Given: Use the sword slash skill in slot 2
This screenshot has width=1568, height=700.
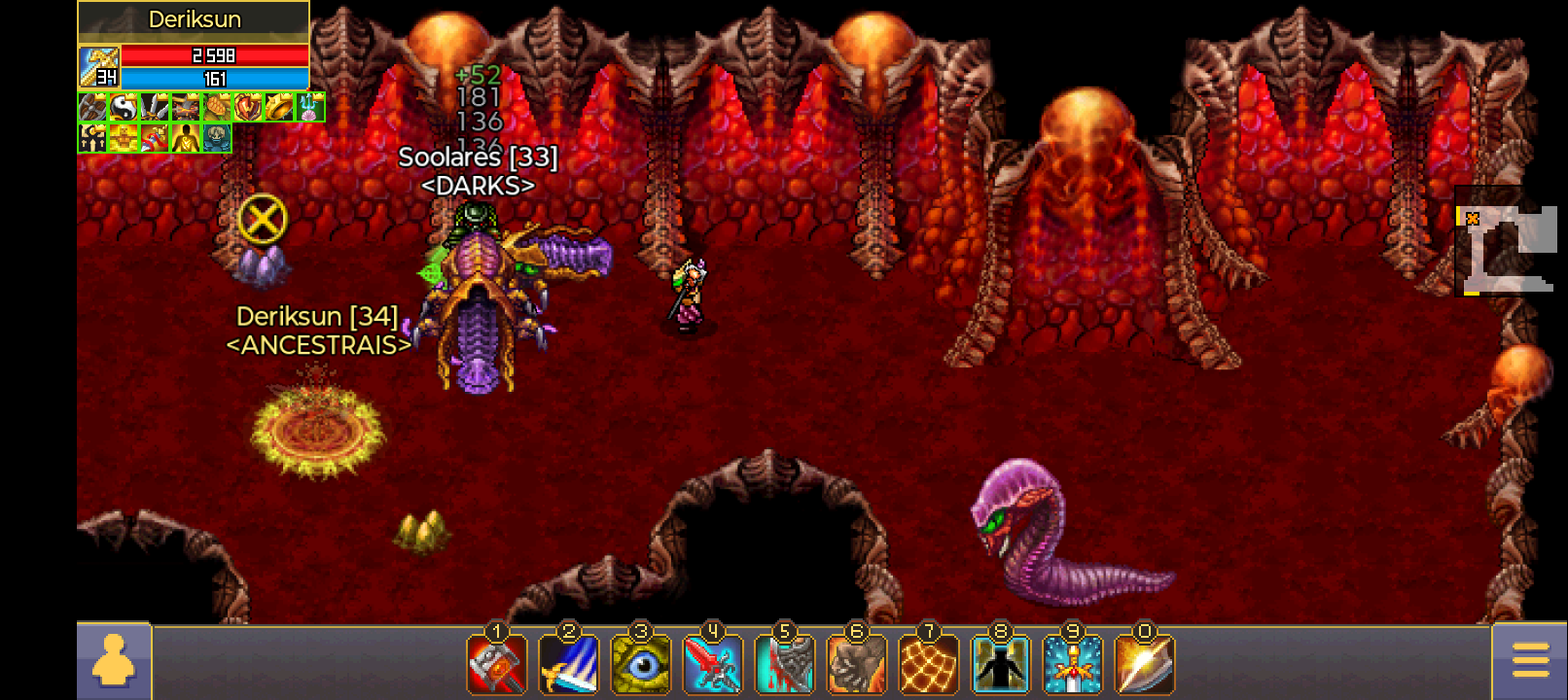Looking at the screenshot, I should tap(569, 664).
